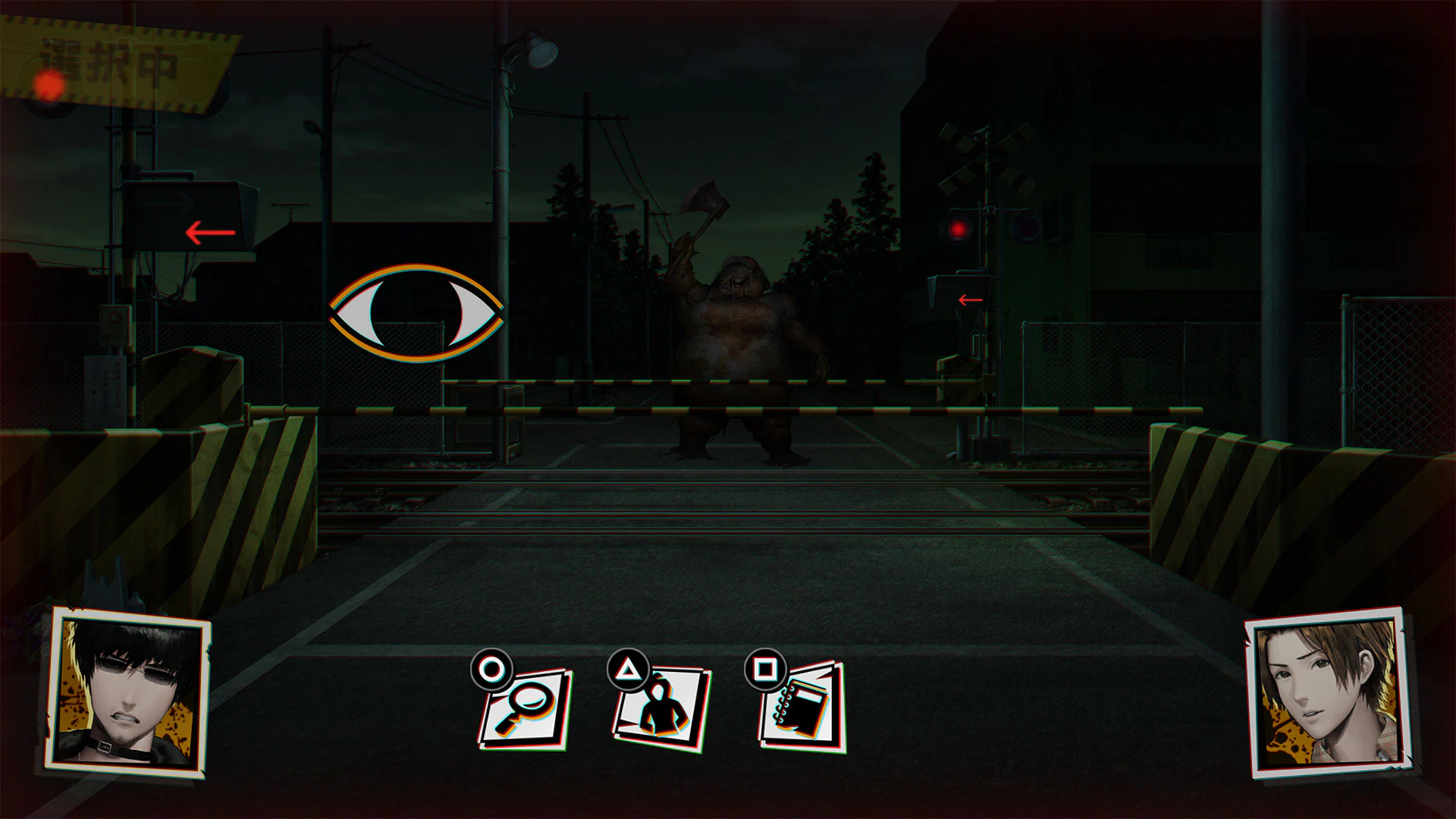Click the red arrow beside the right signal box

pos(969,300)
